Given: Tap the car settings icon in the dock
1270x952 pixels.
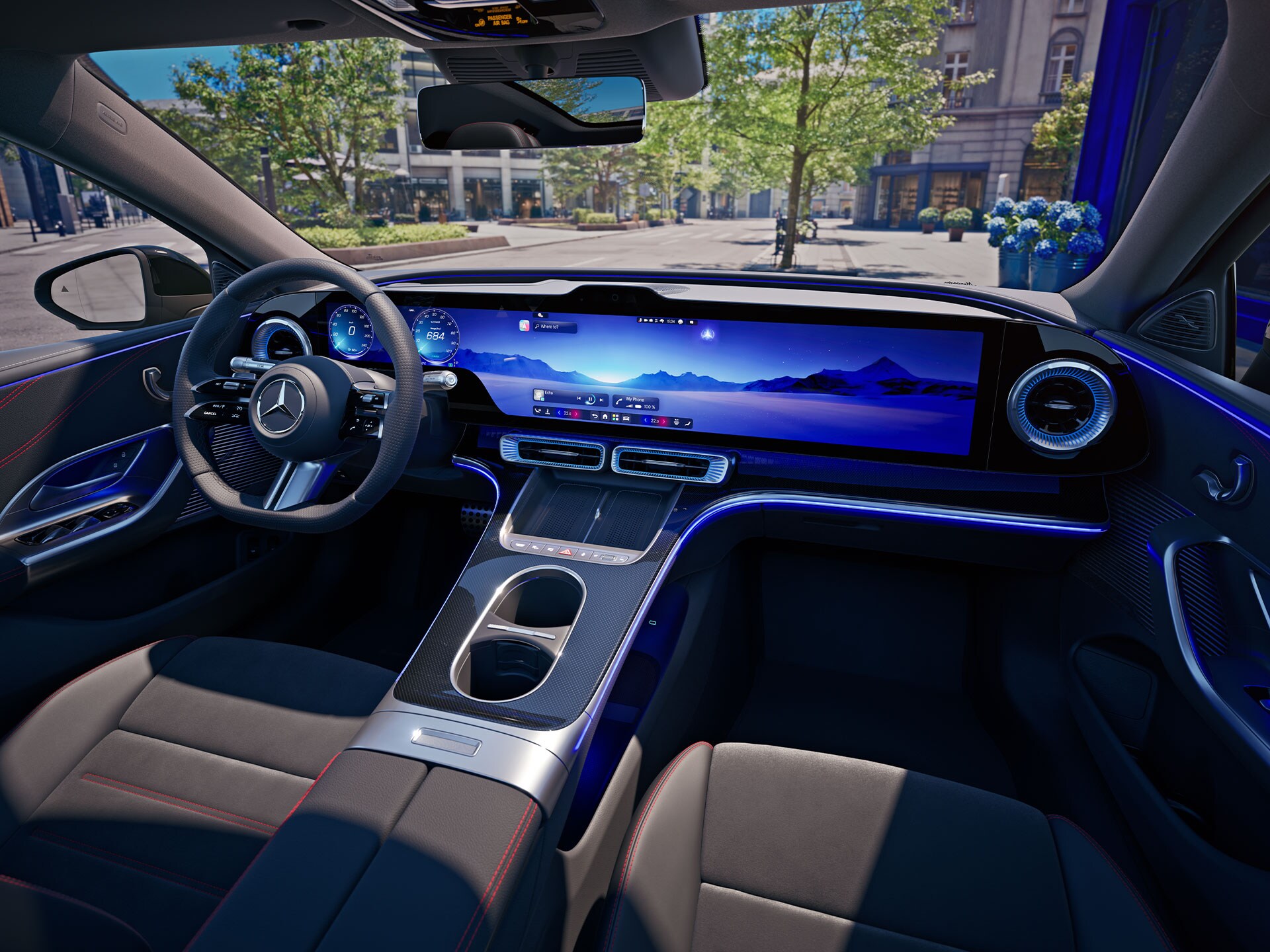Looking at the screenshot, I should coord(626,419).
